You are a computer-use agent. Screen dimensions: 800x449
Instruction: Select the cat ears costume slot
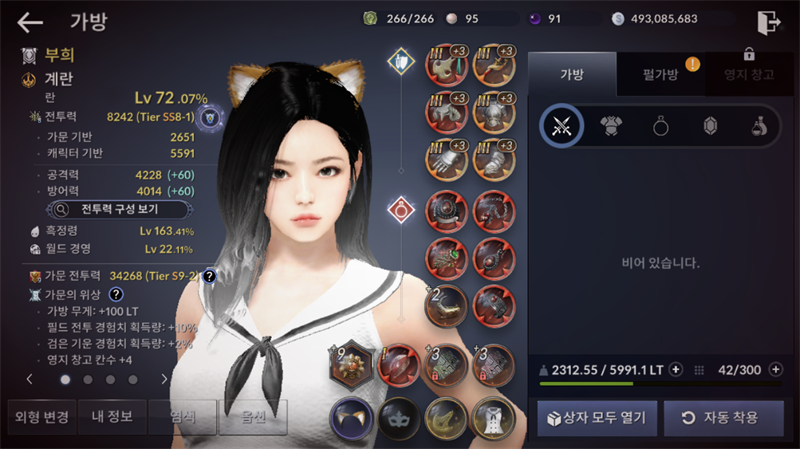352,417
